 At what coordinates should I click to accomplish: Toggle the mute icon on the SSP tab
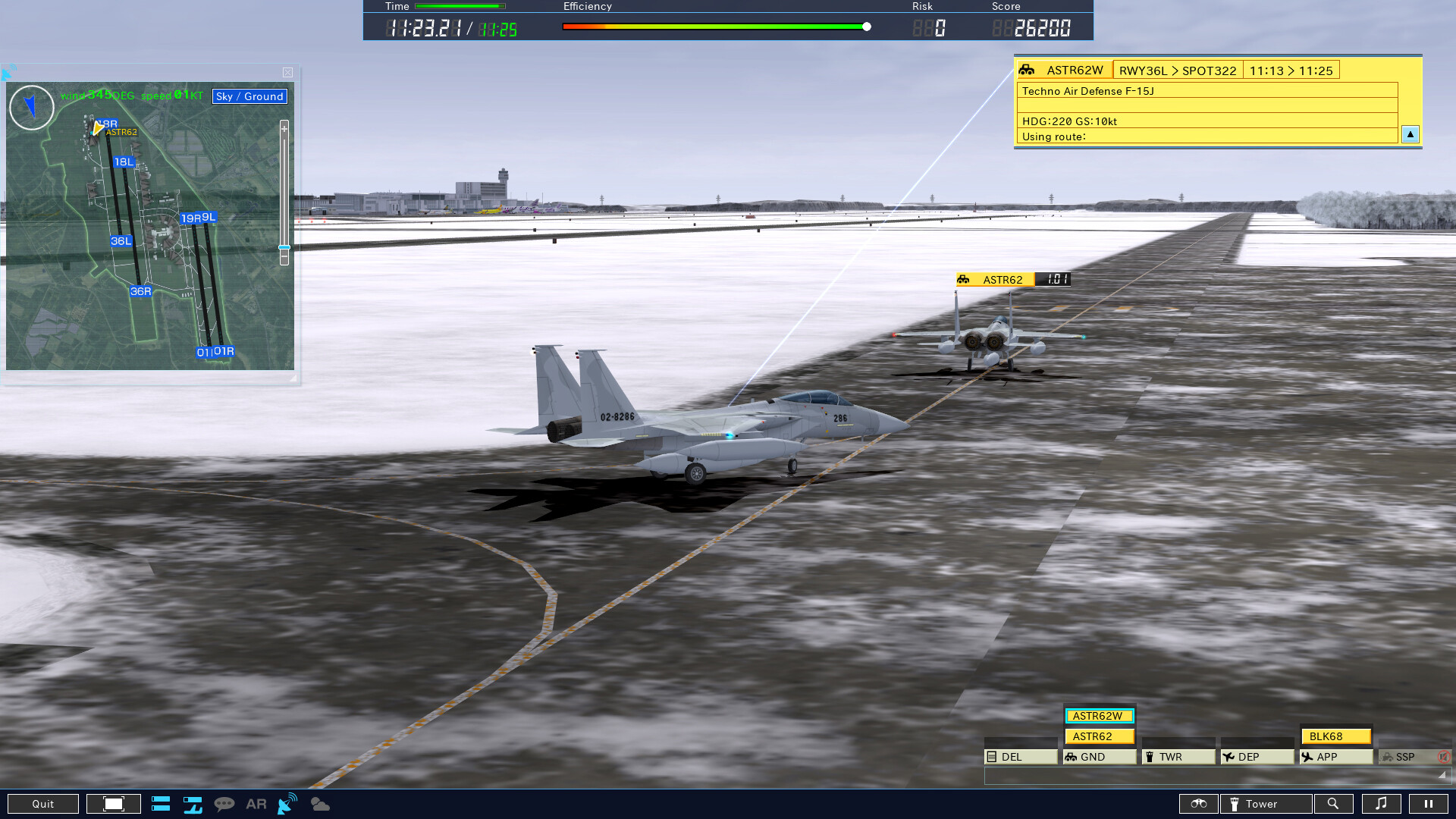point(1445,756)
